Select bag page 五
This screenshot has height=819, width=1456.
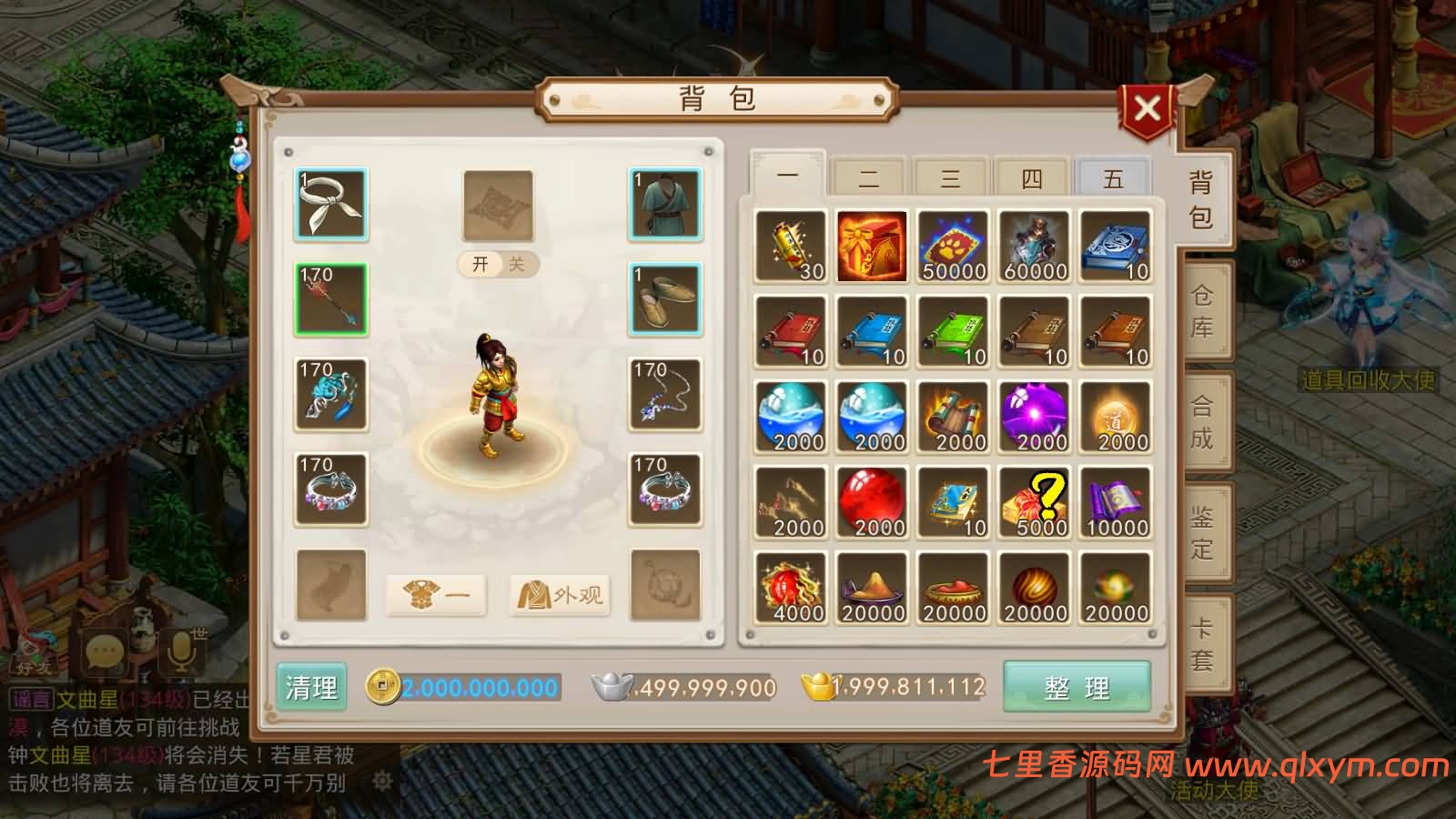(x=1113, y=177)
